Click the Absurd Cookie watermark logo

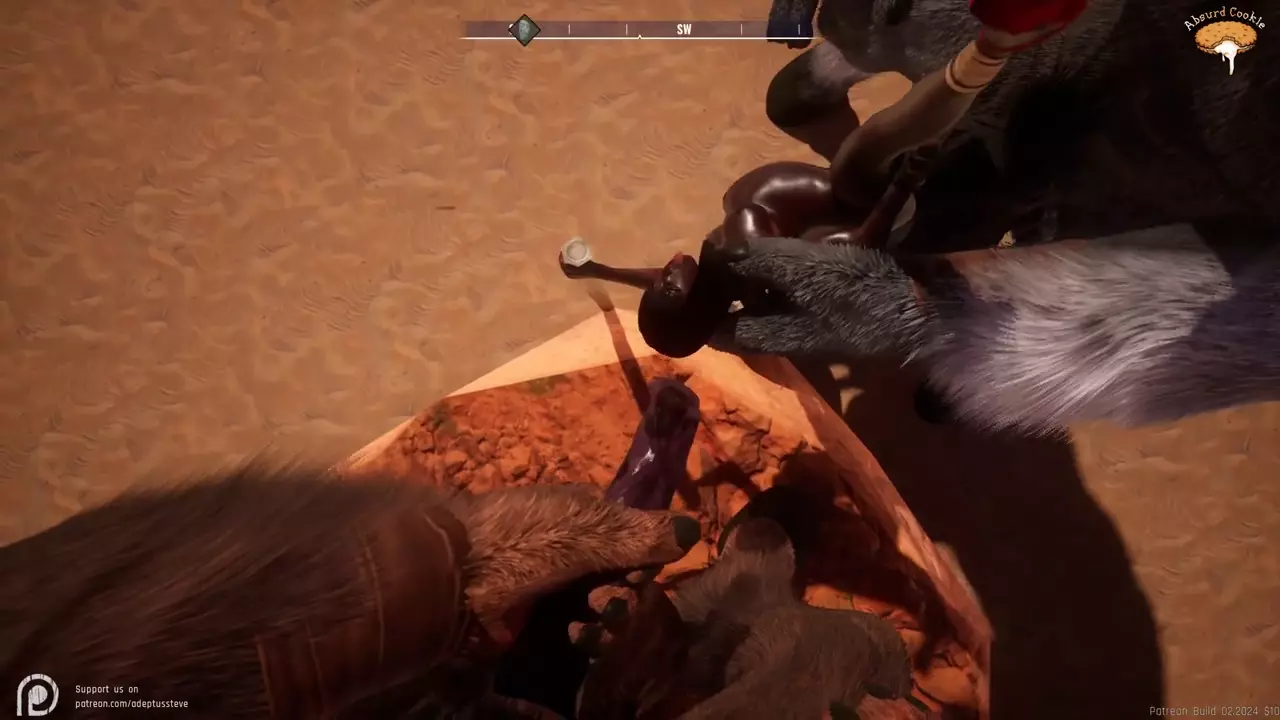[x=1226, y=40]
